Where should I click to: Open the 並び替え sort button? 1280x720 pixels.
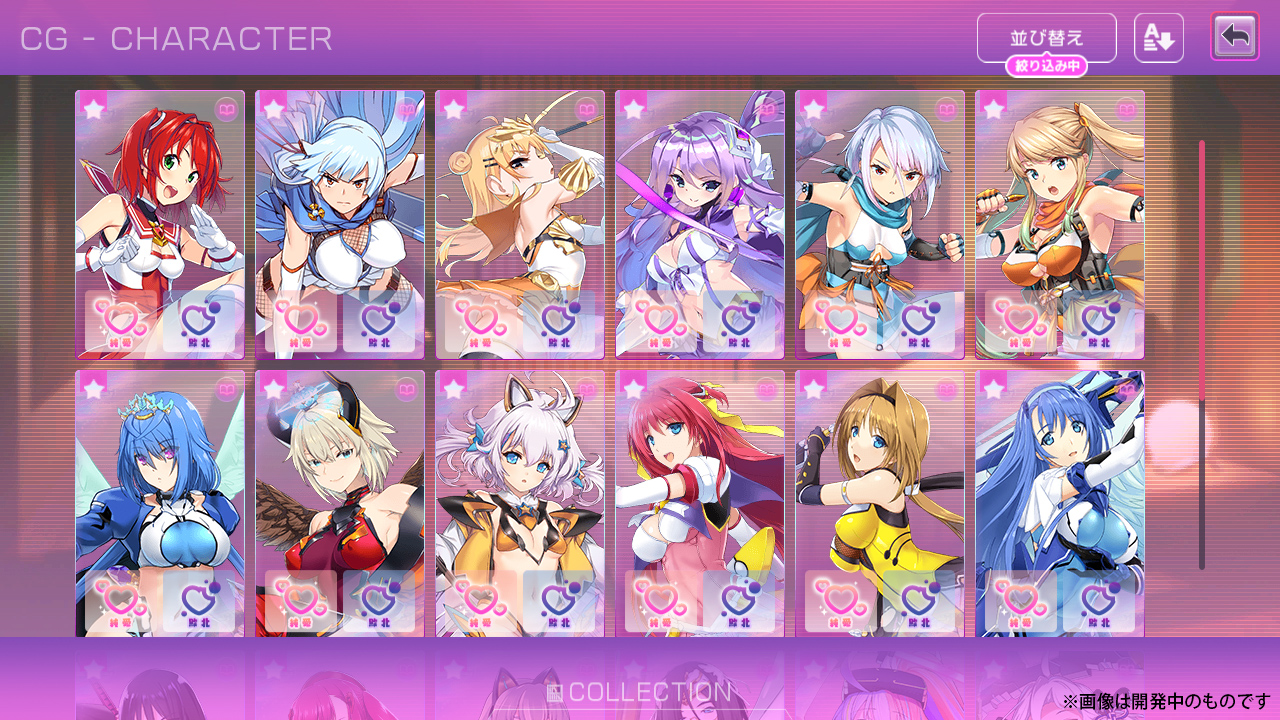click(1046, 38)
